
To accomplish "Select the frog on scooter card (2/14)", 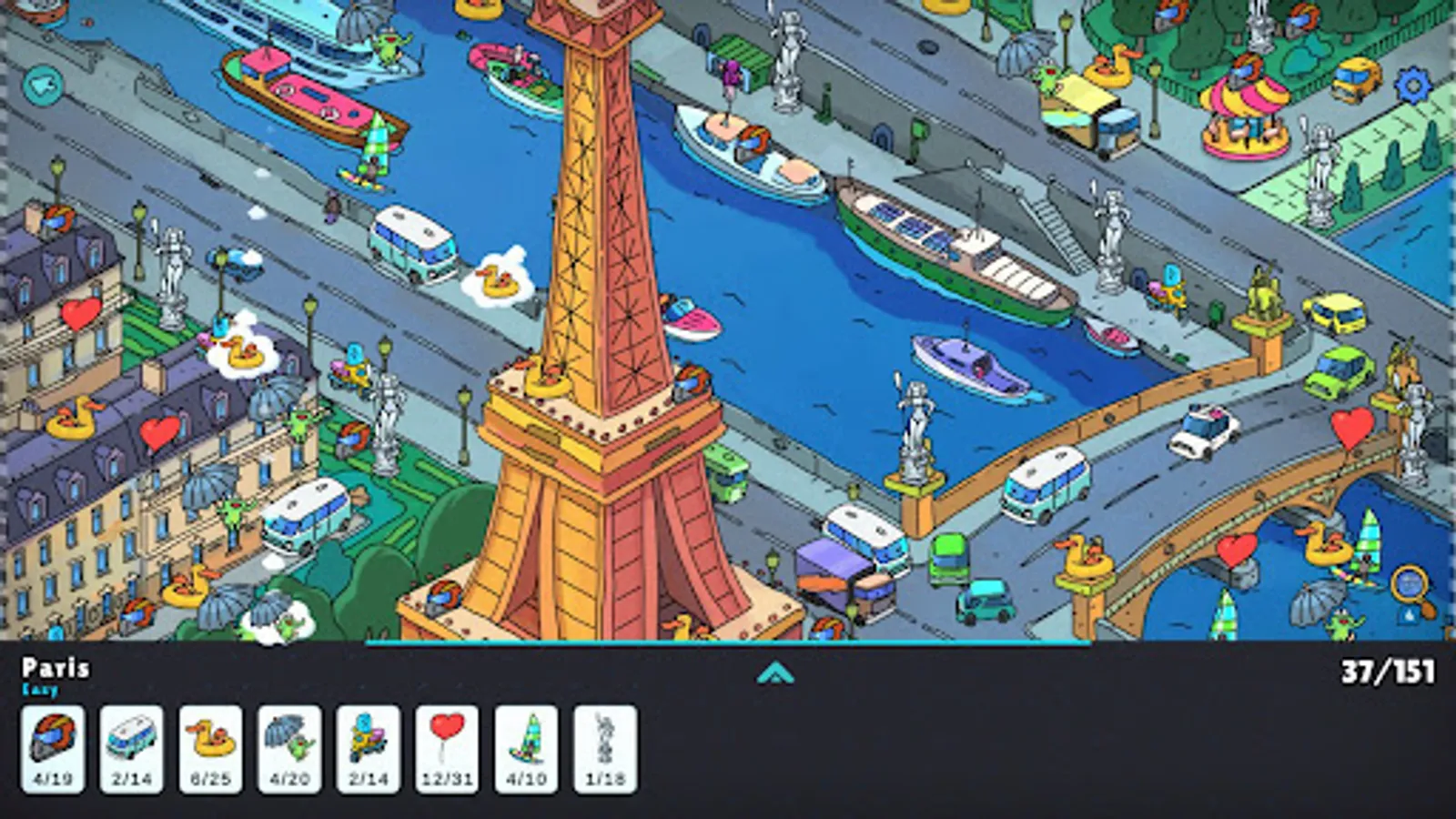I will 363,742.
